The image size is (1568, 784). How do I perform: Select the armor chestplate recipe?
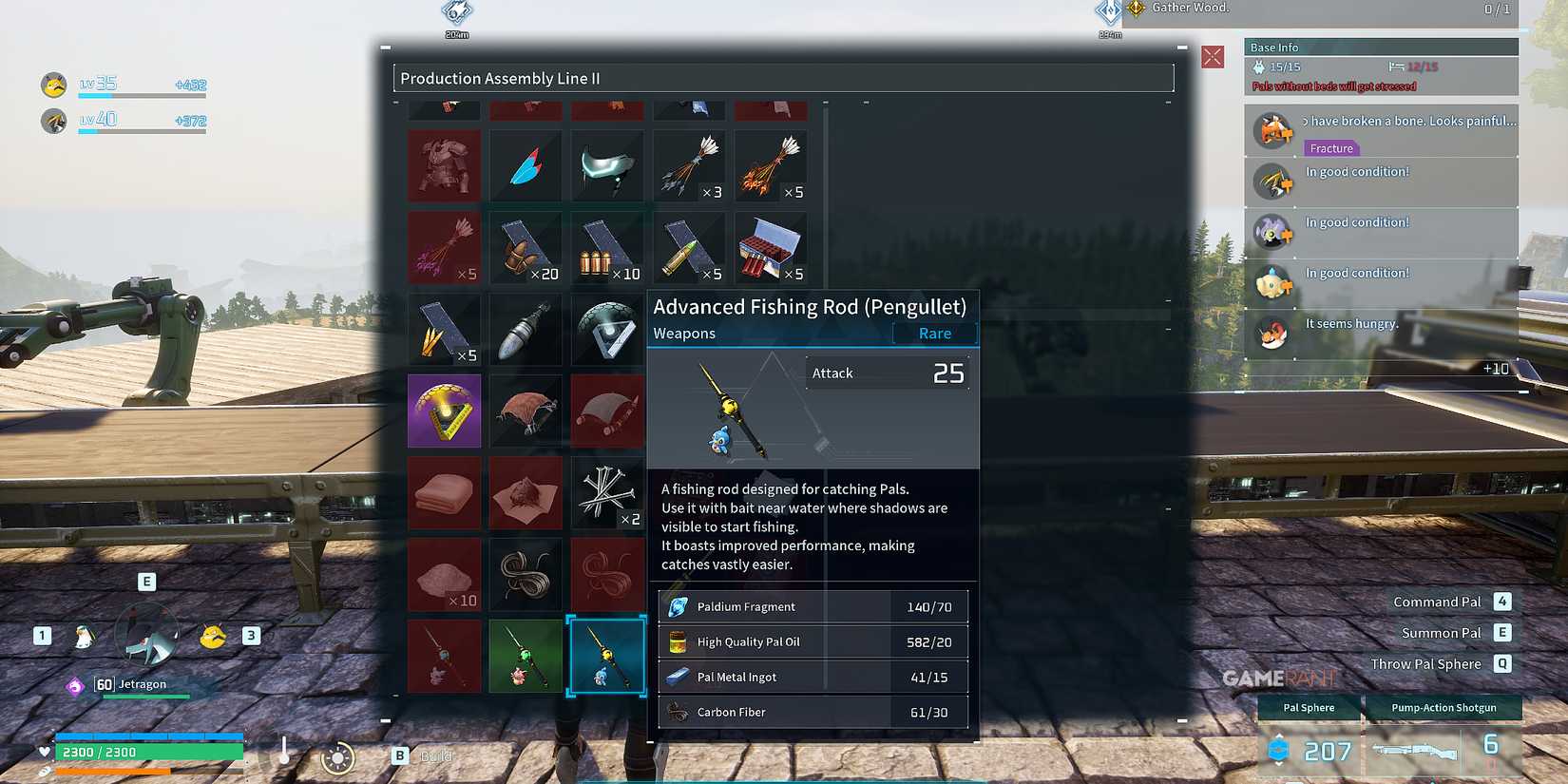tap(444, 166)
